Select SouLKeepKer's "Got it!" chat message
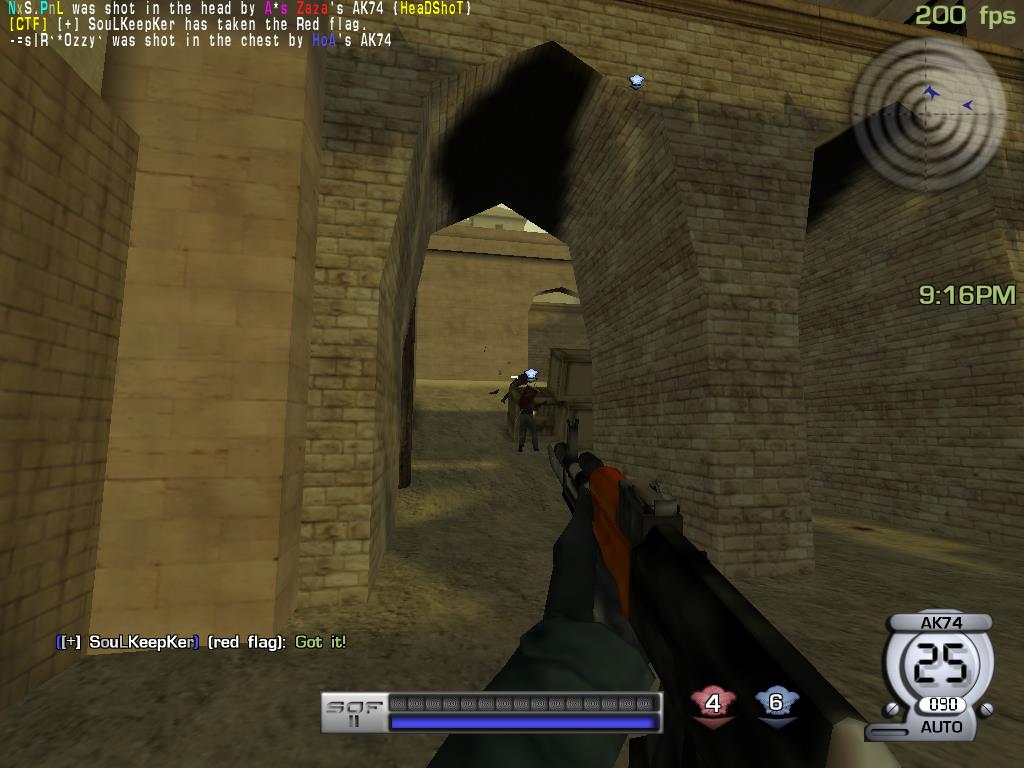Viewport: 1024px width, 768px height. (x=201, y=642)
